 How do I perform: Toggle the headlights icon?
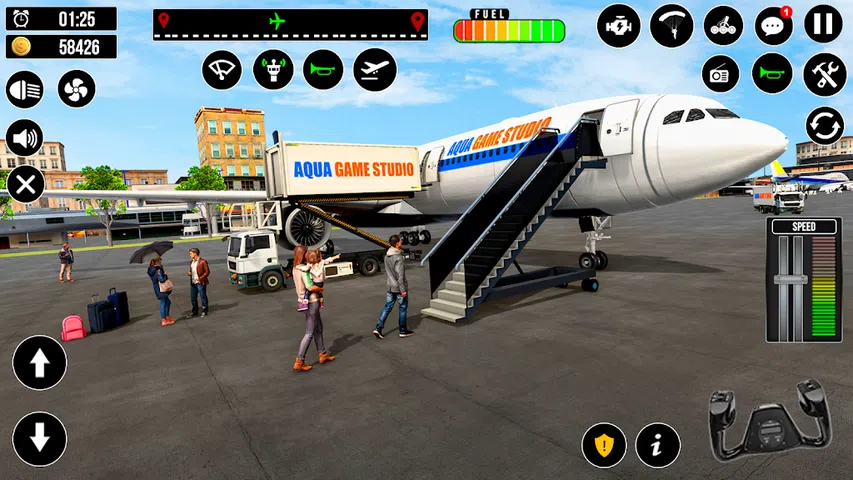(x=25, y=89)
